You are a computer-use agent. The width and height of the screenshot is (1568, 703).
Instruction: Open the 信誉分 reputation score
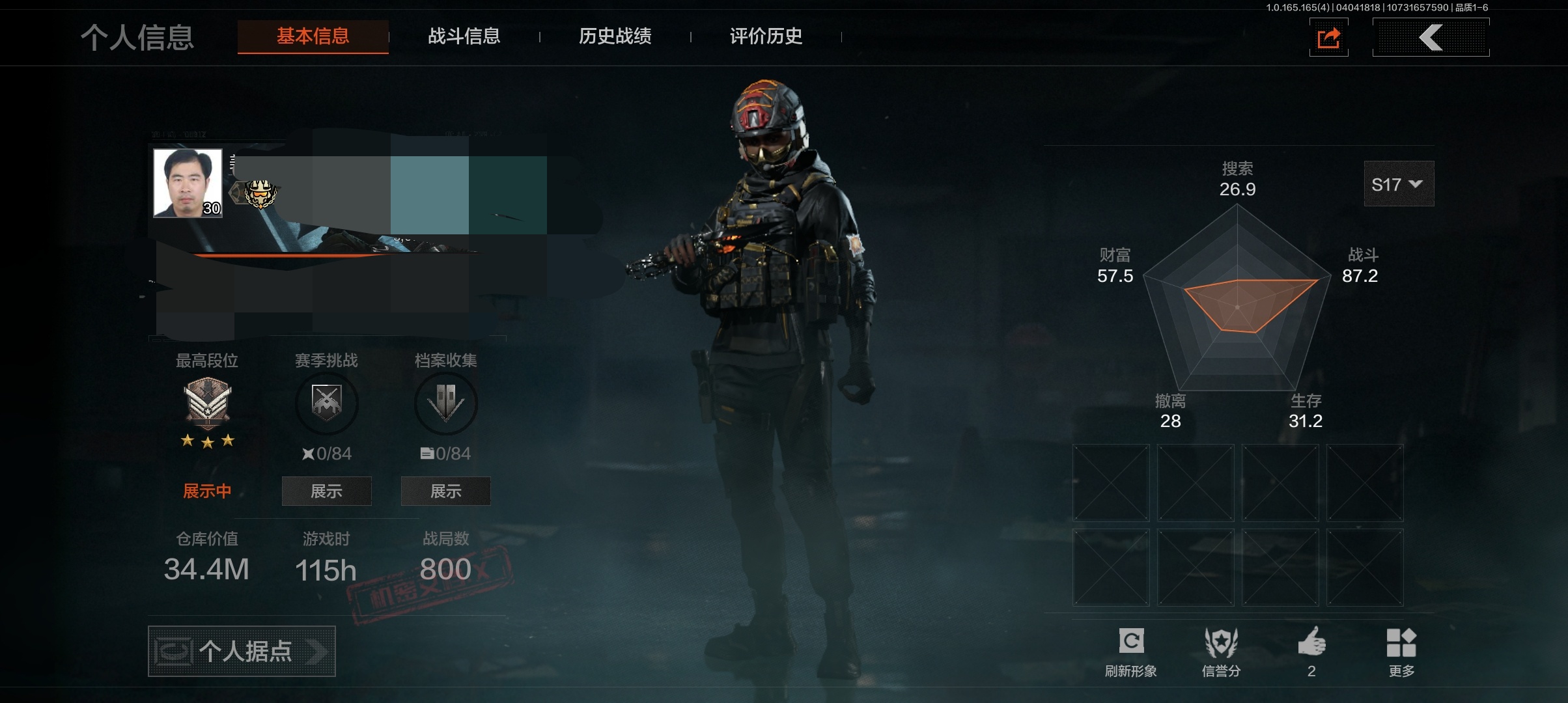[1221, 652]
